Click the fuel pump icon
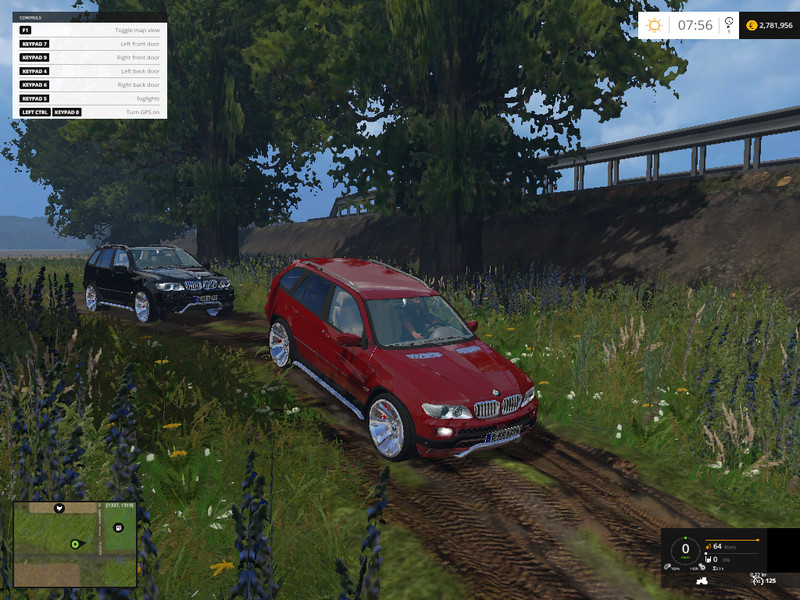The height and width of the screenshot is (600, 800). pyautogui.click(x=709, y=546)
